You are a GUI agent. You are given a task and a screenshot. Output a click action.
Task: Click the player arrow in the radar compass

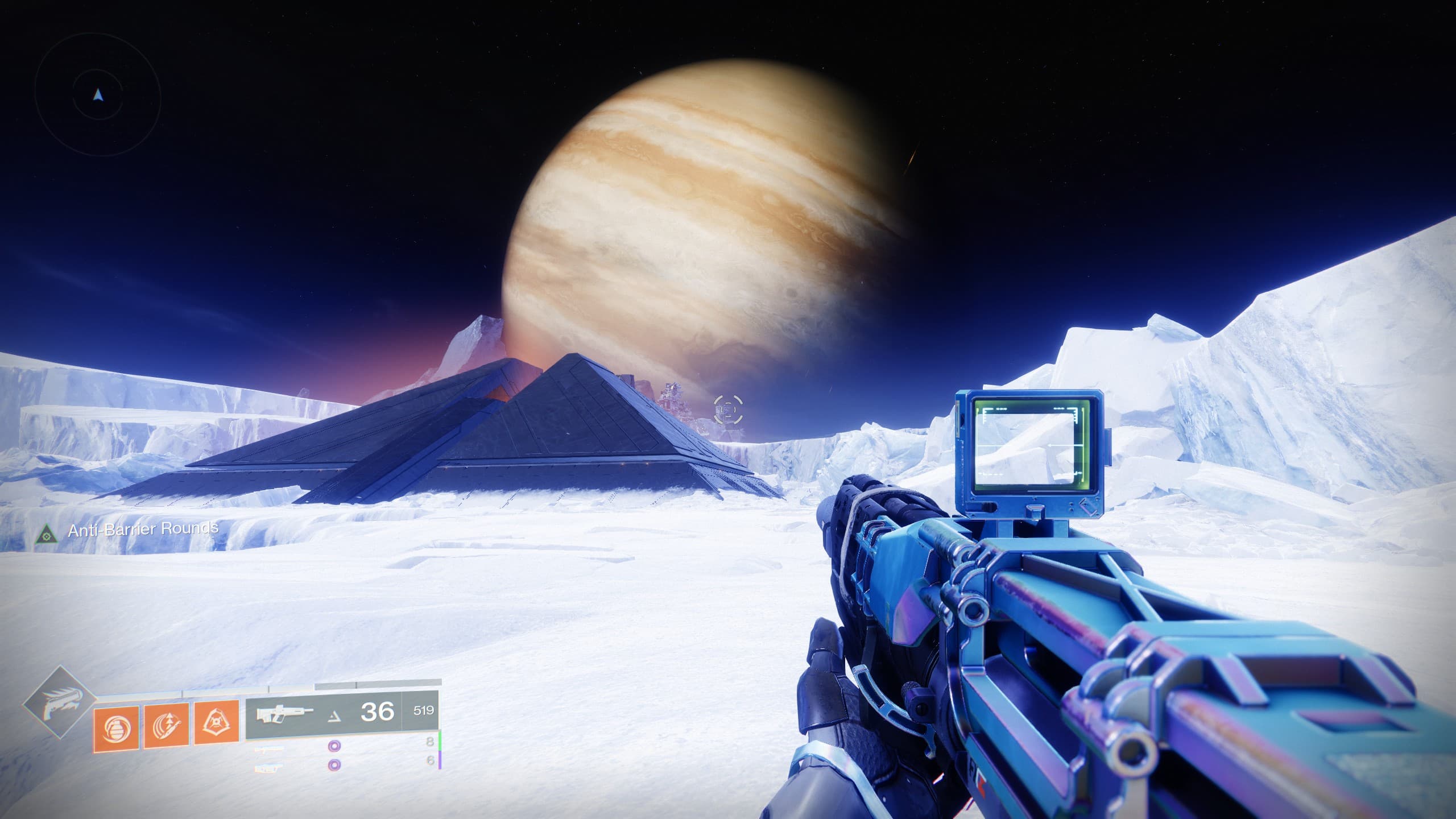(98, 95)
